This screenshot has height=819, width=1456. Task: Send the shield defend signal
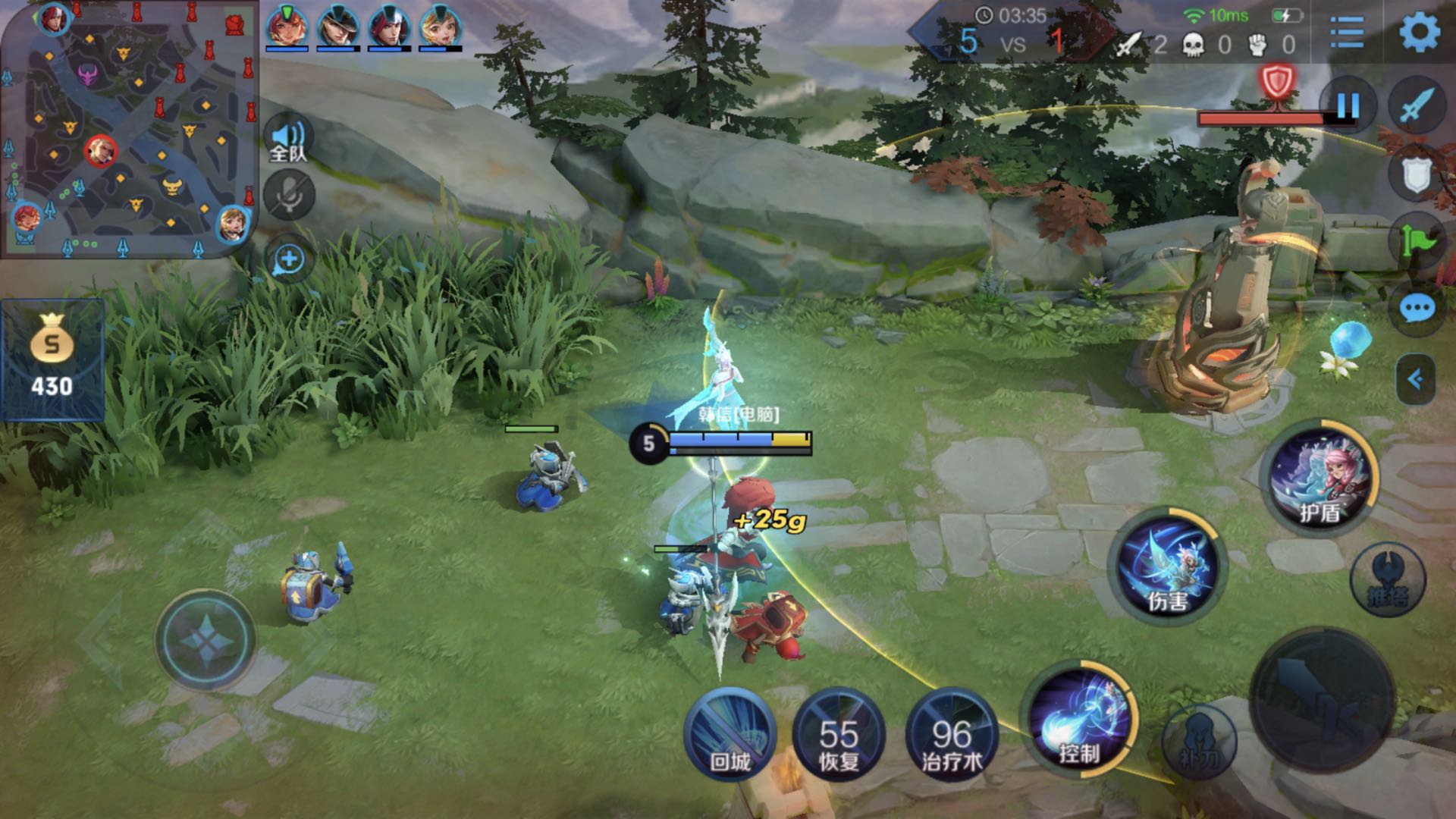point(1415,176)
